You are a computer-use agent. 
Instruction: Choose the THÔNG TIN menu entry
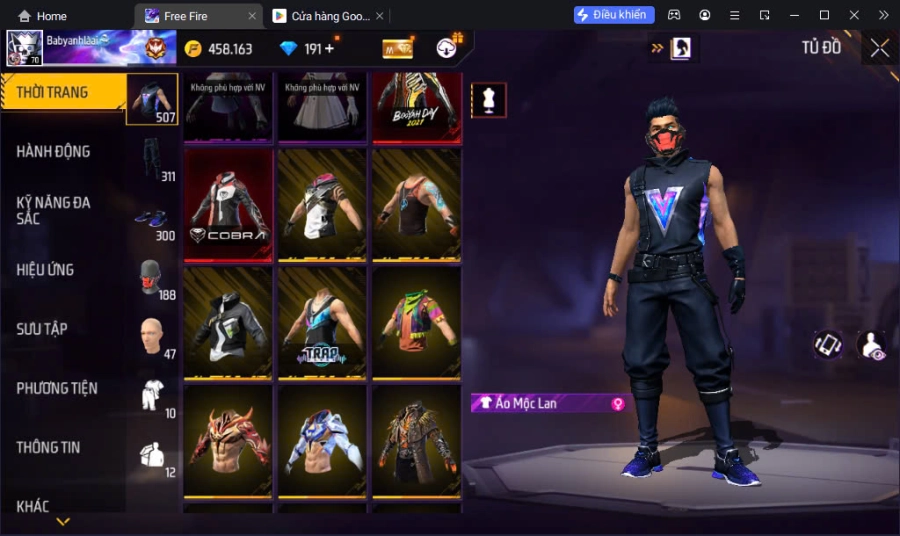pyautogui.click(x=49, y=447)
